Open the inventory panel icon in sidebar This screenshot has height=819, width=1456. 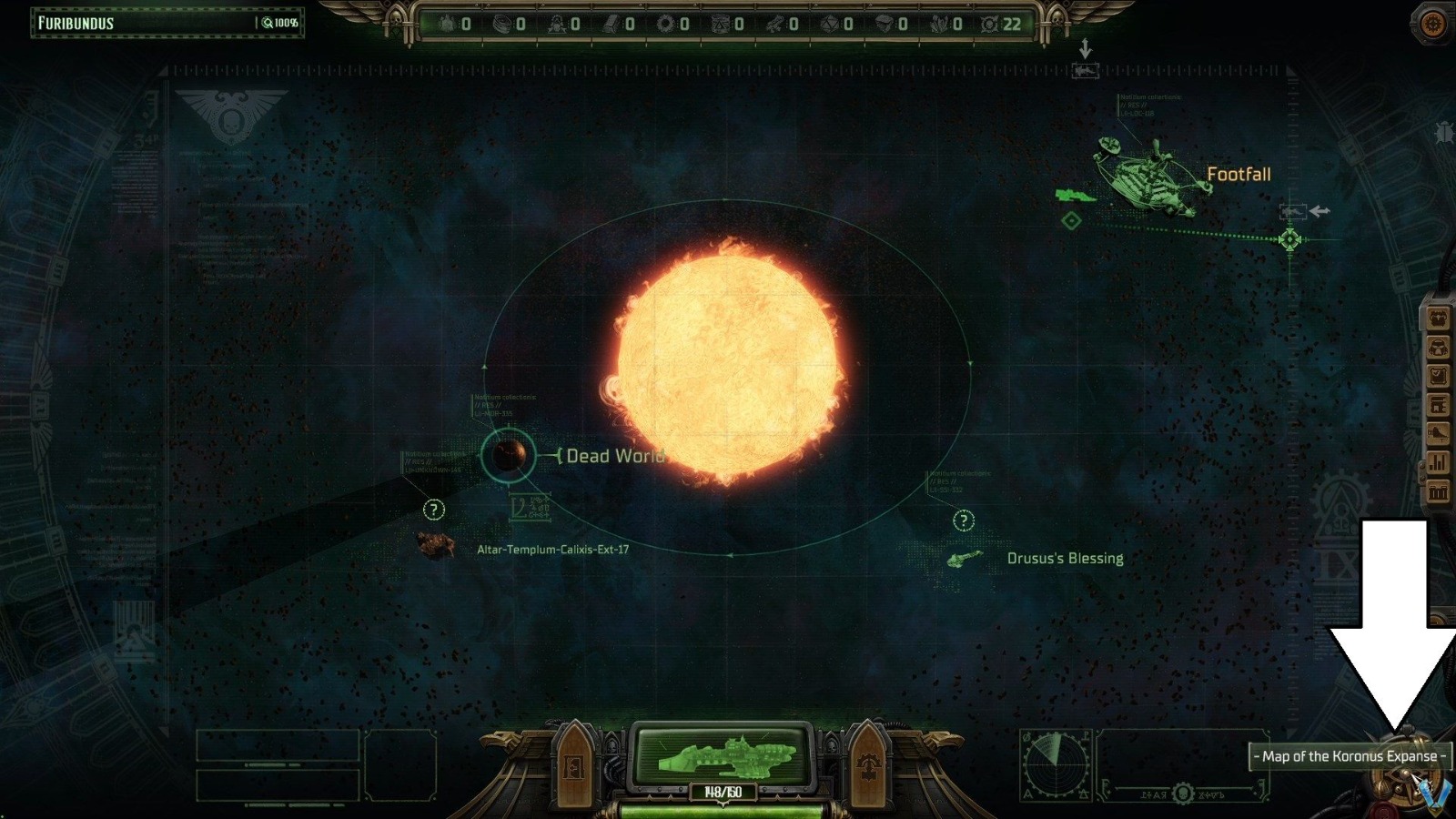coord(1439,404)
